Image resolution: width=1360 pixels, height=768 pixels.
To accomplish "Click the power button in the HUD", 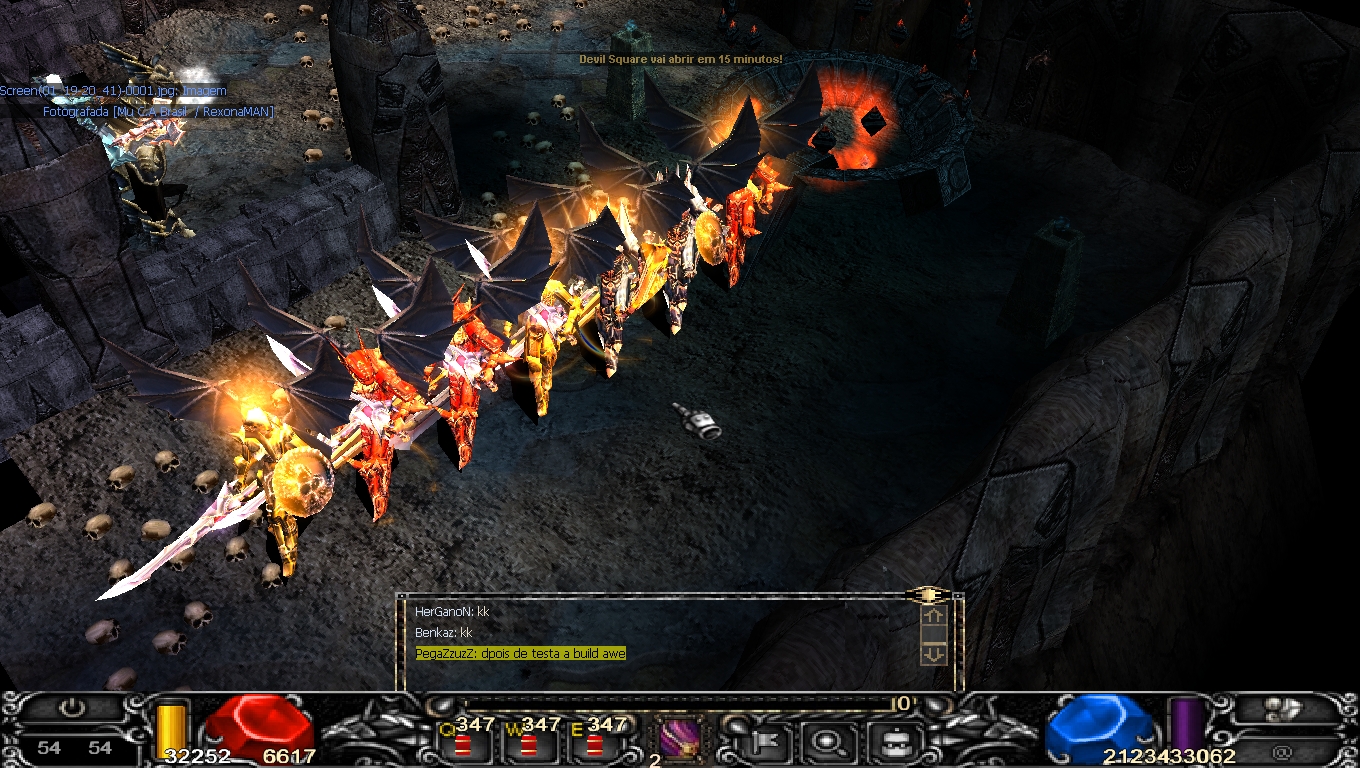I will coord(71,708).
